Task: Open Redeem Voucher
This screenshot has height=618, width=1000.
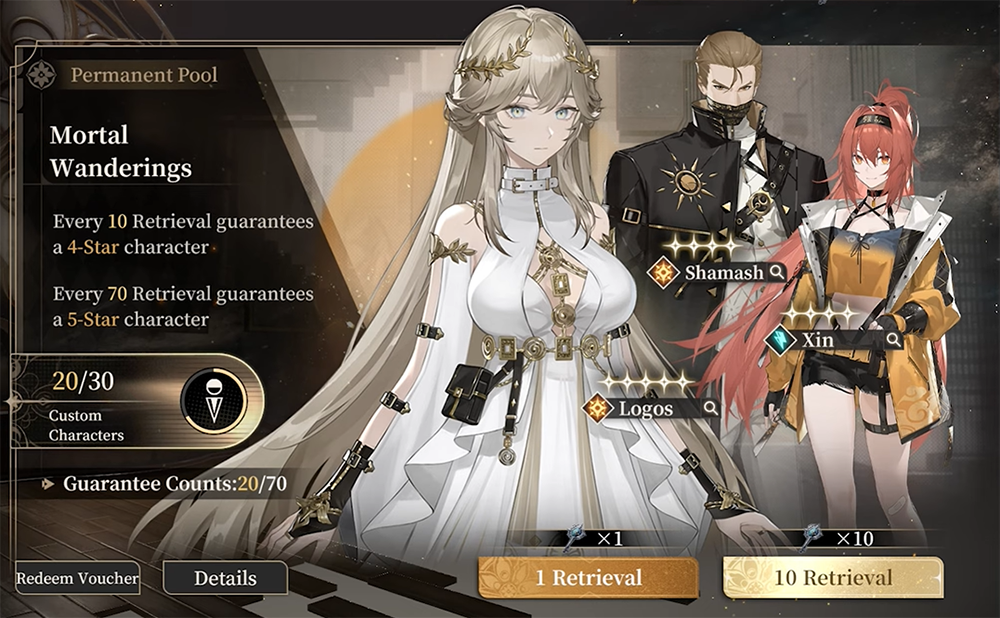Action: pos(77,578)
